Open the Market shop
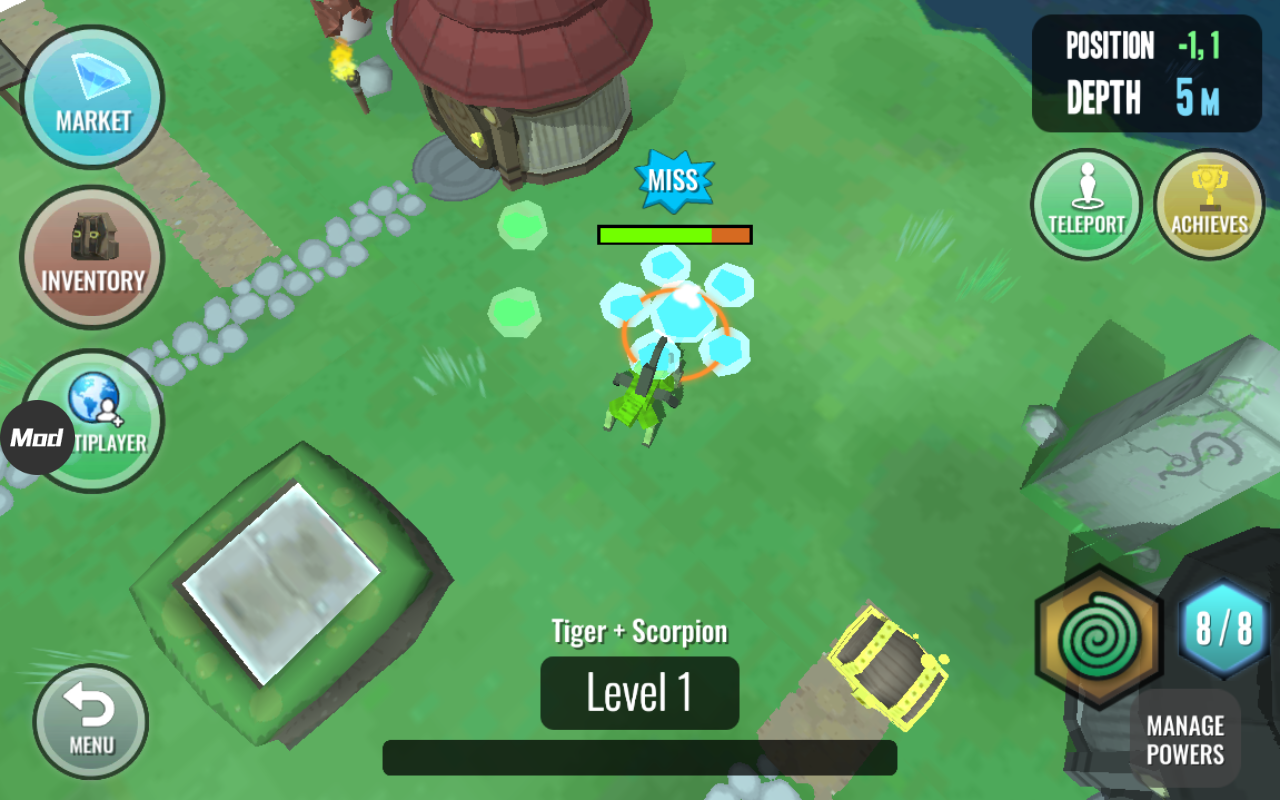Viewport: 1280px width, 800px height. [x=92, y=97]
